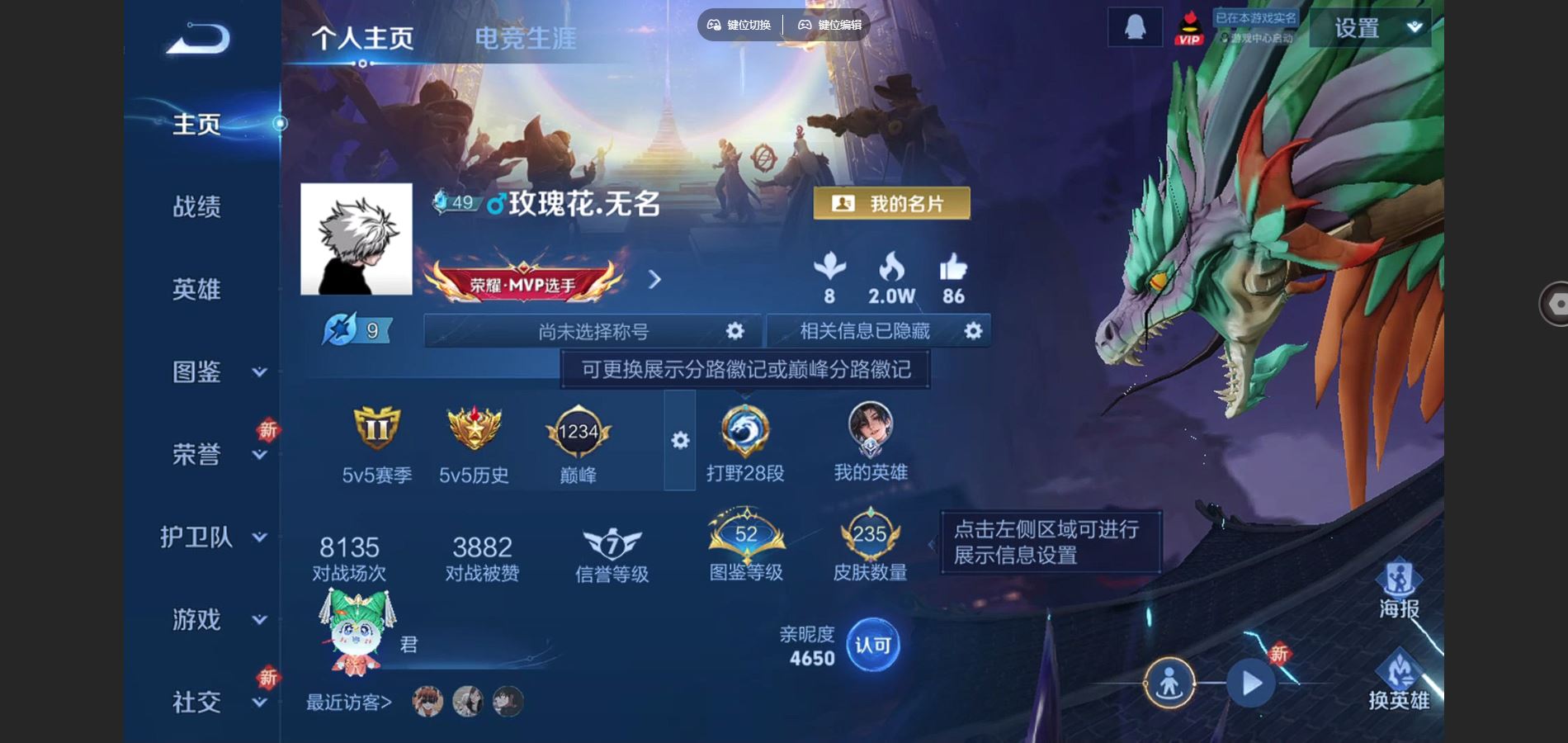Screen dimensions: 1568x743
Task: Open the emblem display gear between badges
Action: 678,442
